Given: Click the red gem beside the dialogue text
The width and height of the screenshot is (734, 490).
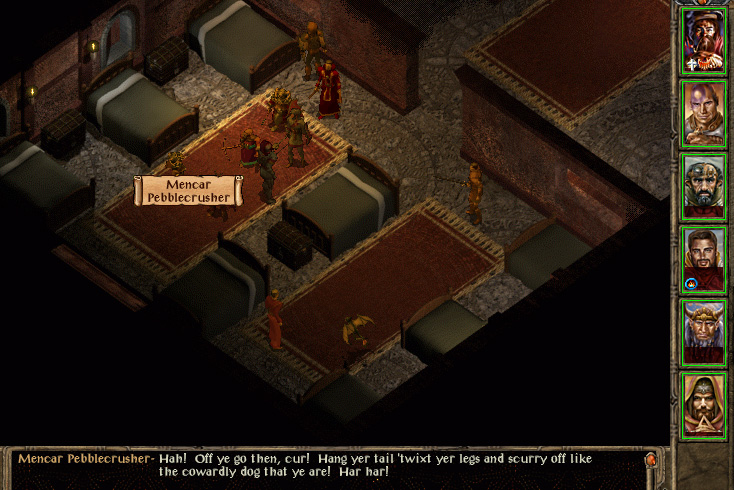Looking at the screenshot, I should (x=651, y=461).
